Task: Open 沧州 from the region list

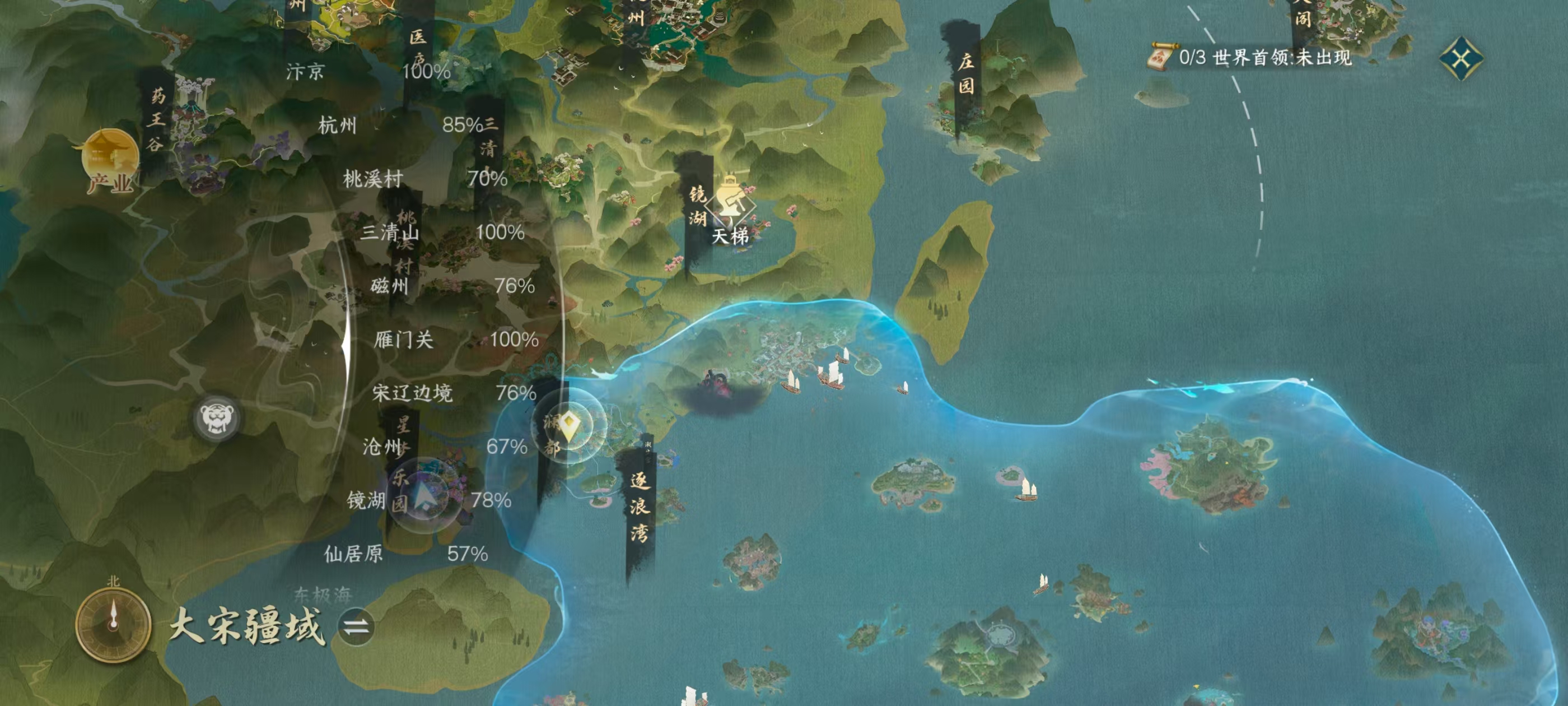Action: (382, 447)
